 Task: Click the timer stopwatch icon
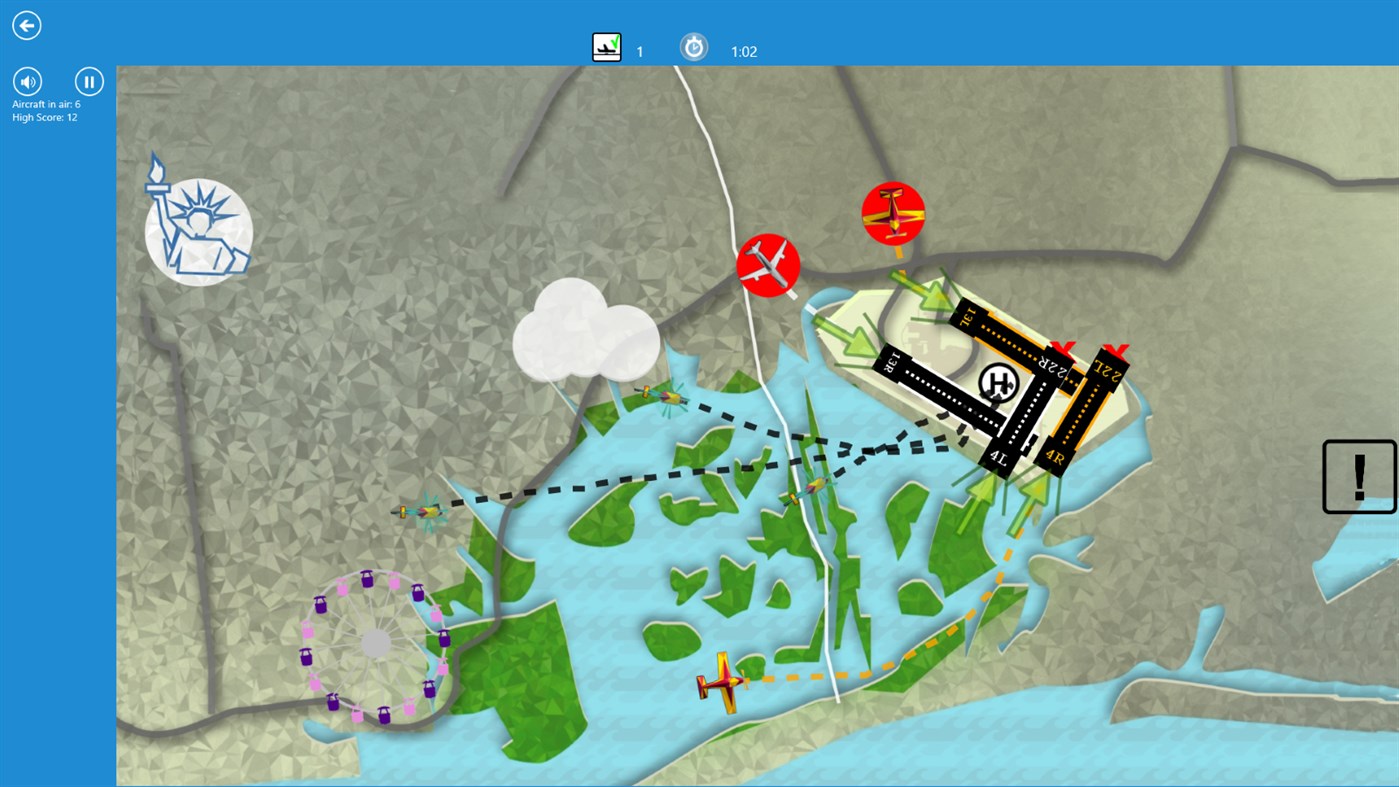(x=693, y=46)
